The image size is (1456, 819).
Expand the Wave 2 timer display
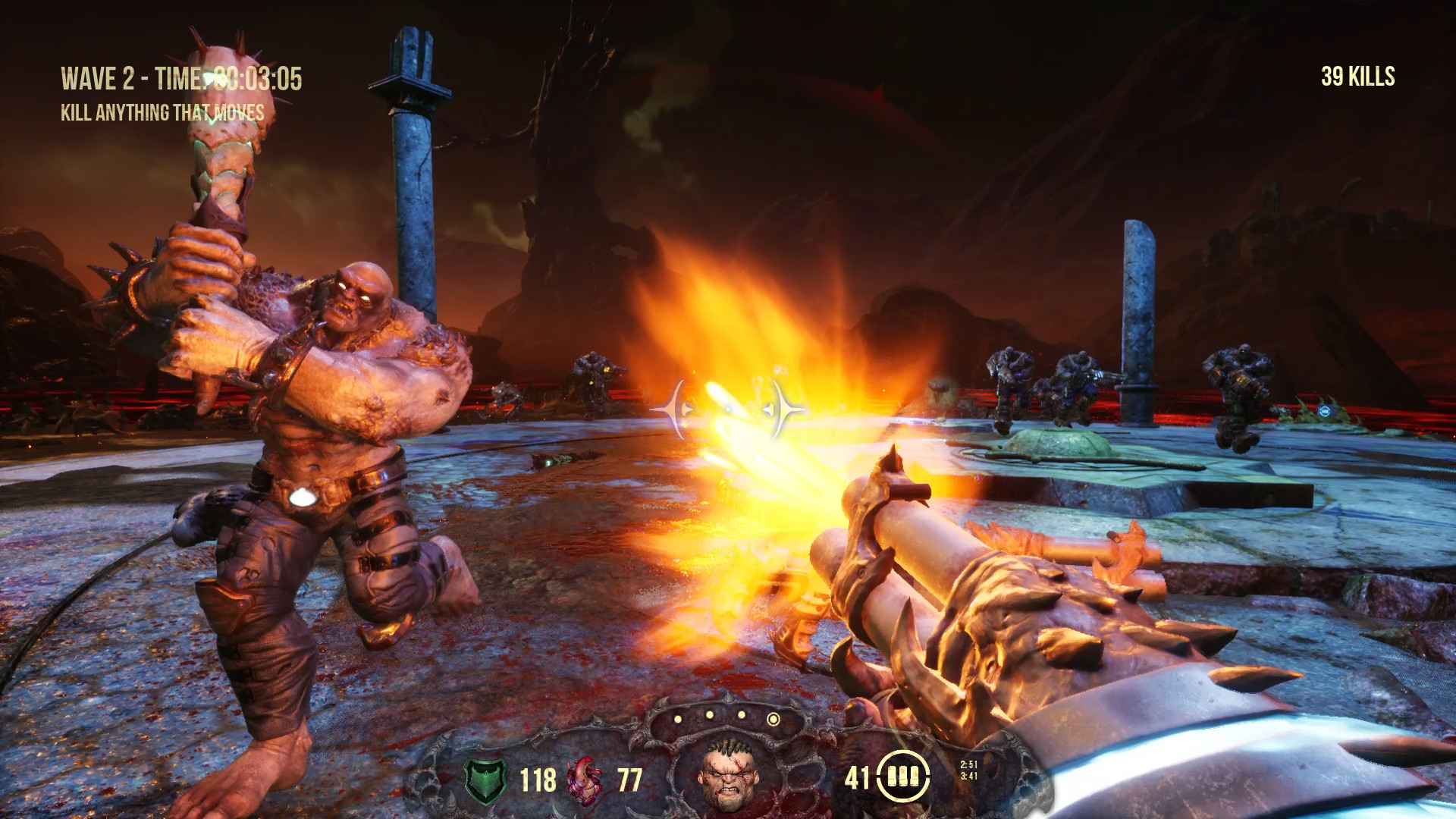point(182,76)
